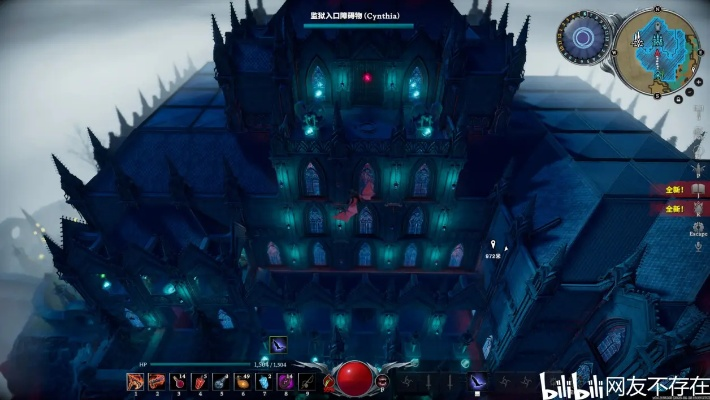
Task: Select the orange item in slot 6
Action: 242,381
